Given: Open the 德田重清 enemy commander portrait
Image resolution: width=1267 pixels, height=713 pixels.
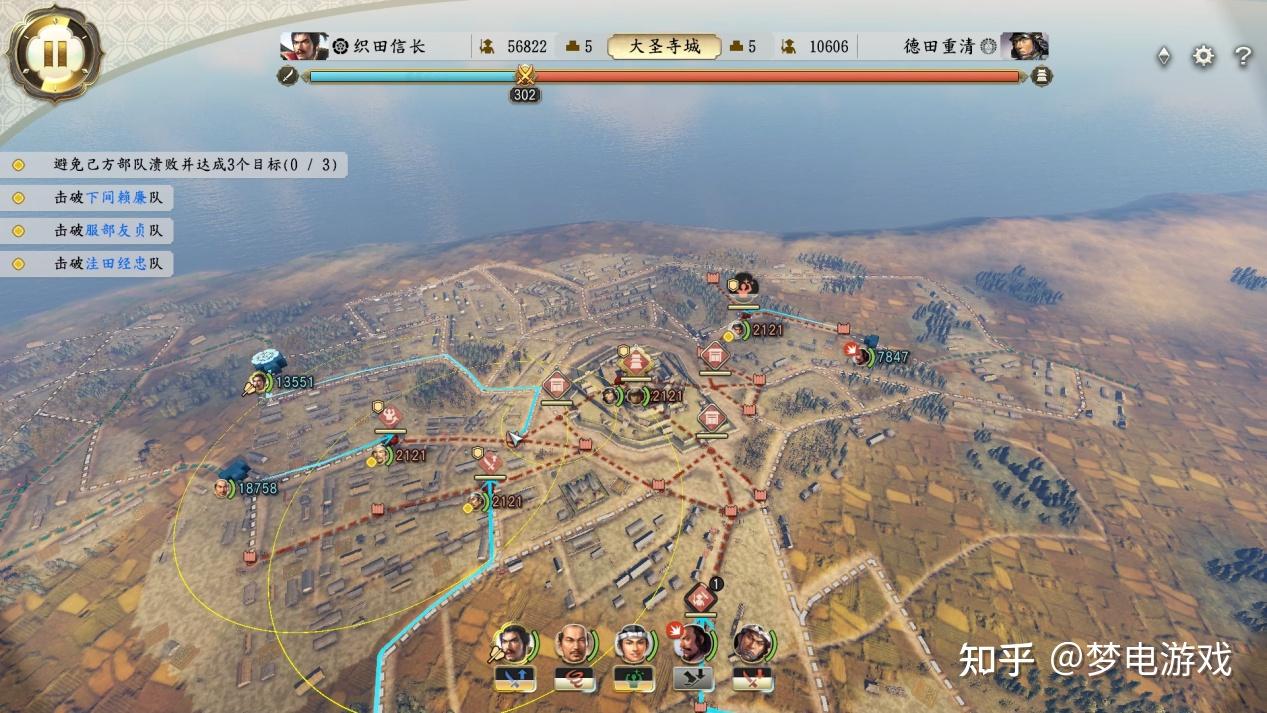Looking at the screenshot, I should coord(1024,46).
